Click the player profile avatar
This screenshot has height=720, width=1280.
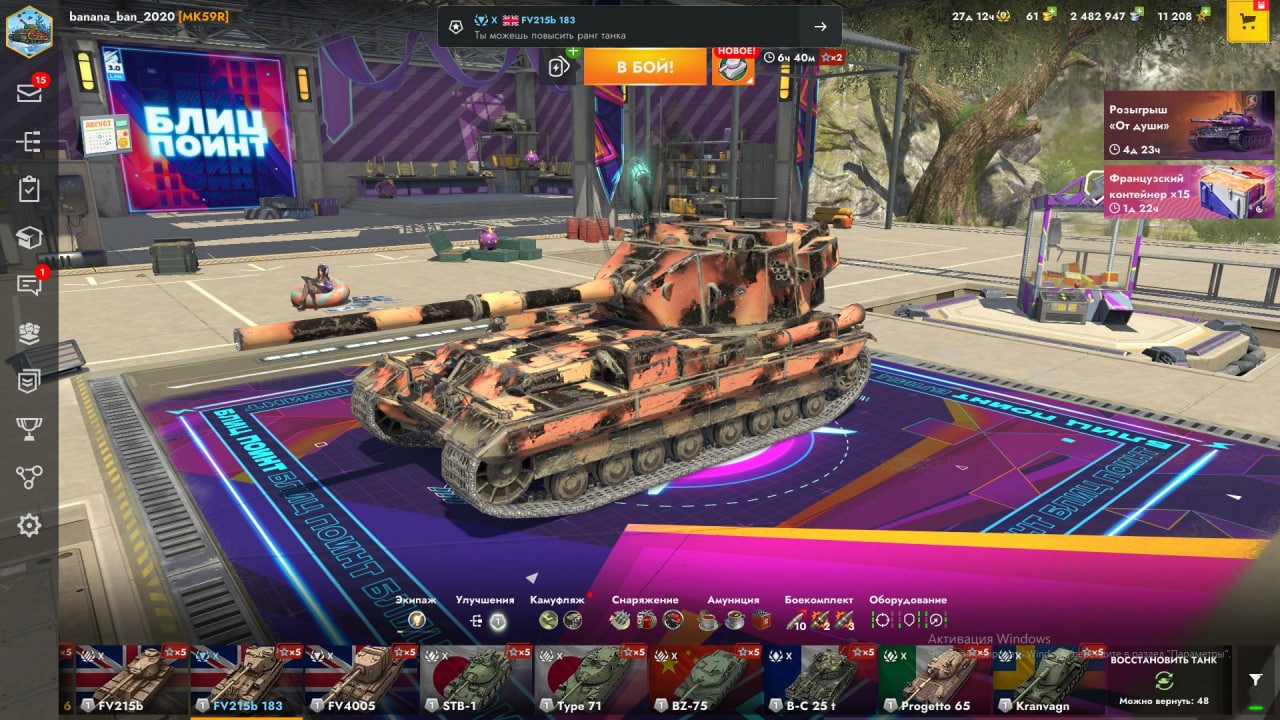[29, 30]
